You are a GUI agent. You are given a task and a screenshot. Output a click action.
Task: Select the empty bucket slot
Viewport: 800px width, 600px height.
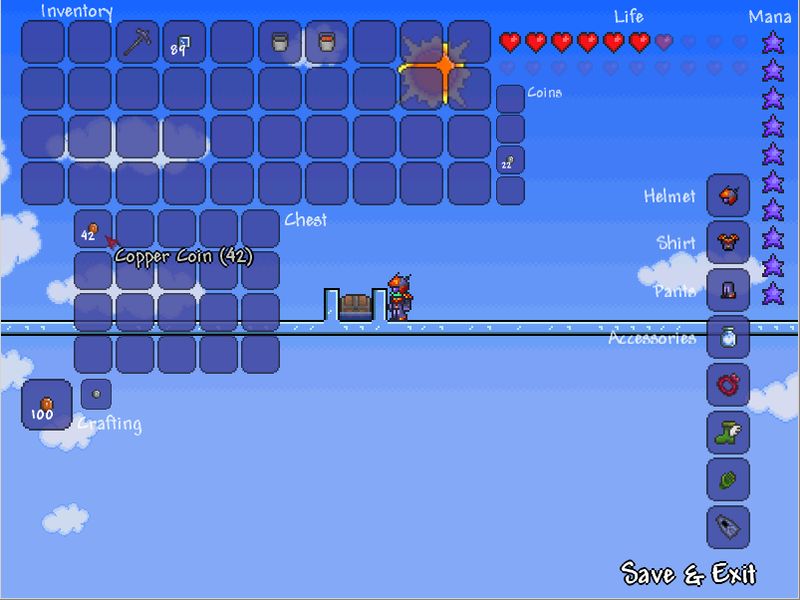tap(279, 43)
